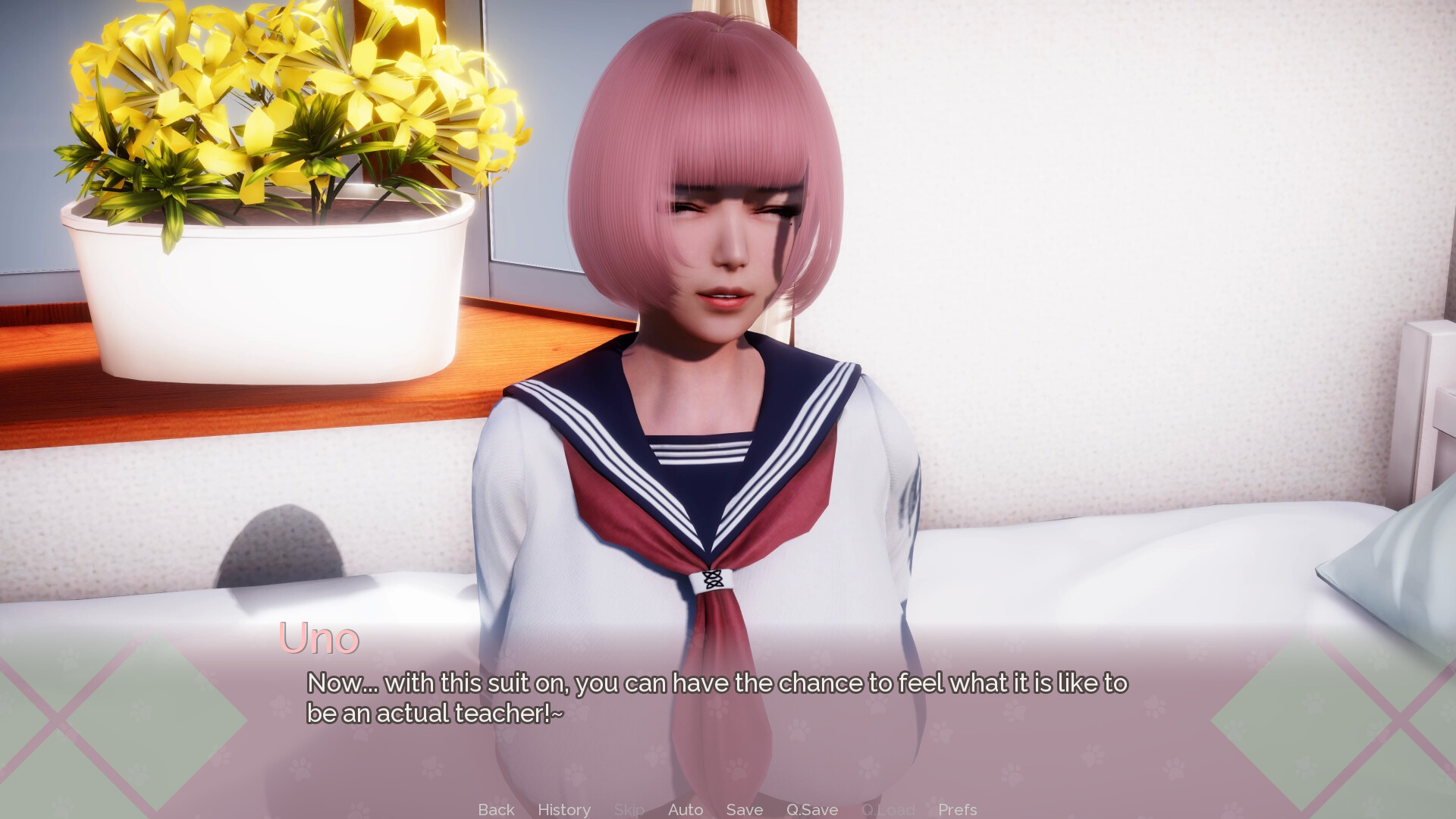Screen dimensions: 1456x819
Task: Select History to review past dialogue
Action: click(563, 809)
